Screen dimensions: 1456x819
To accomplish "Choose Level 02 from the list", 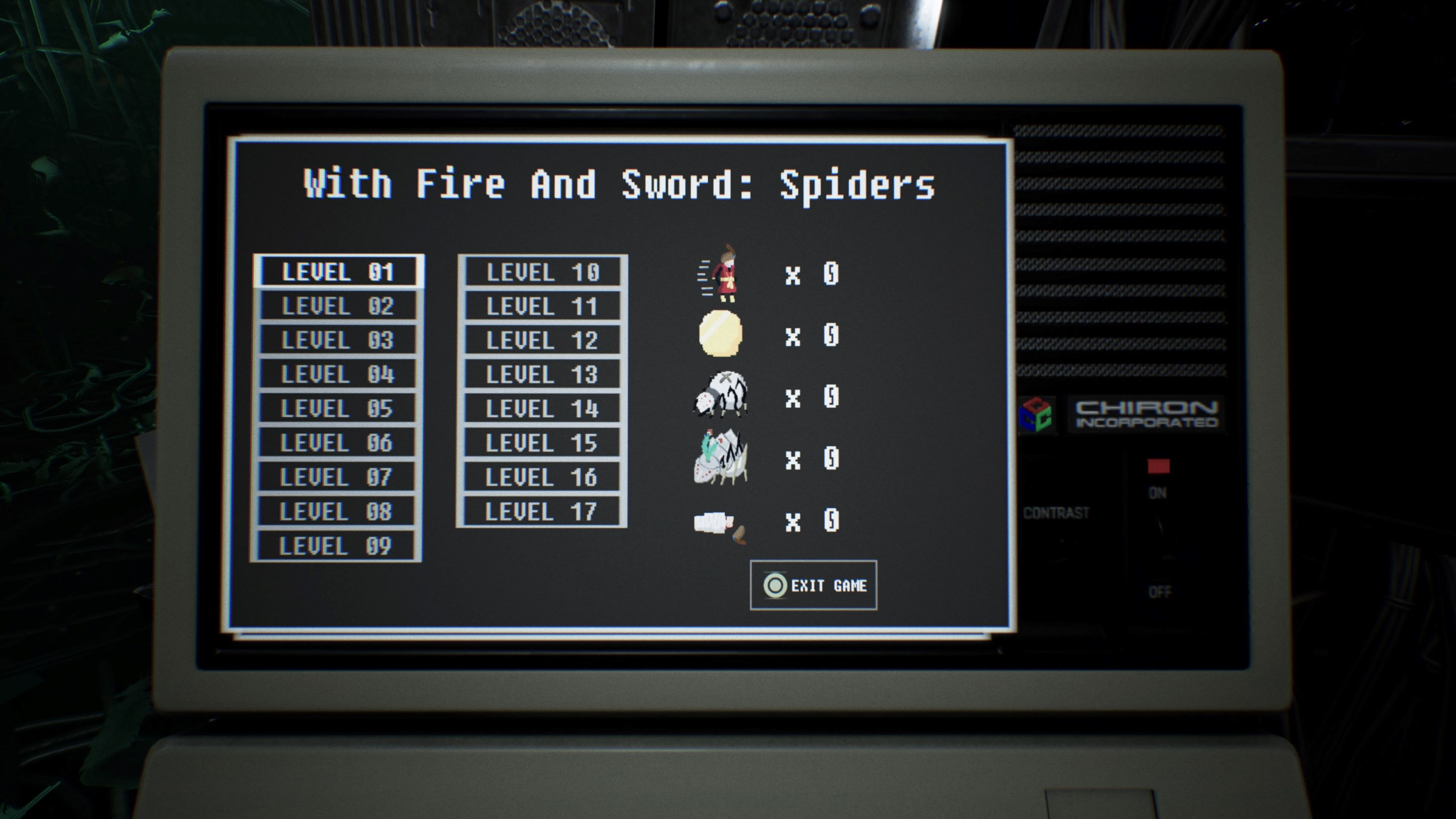I will (338, 306).
